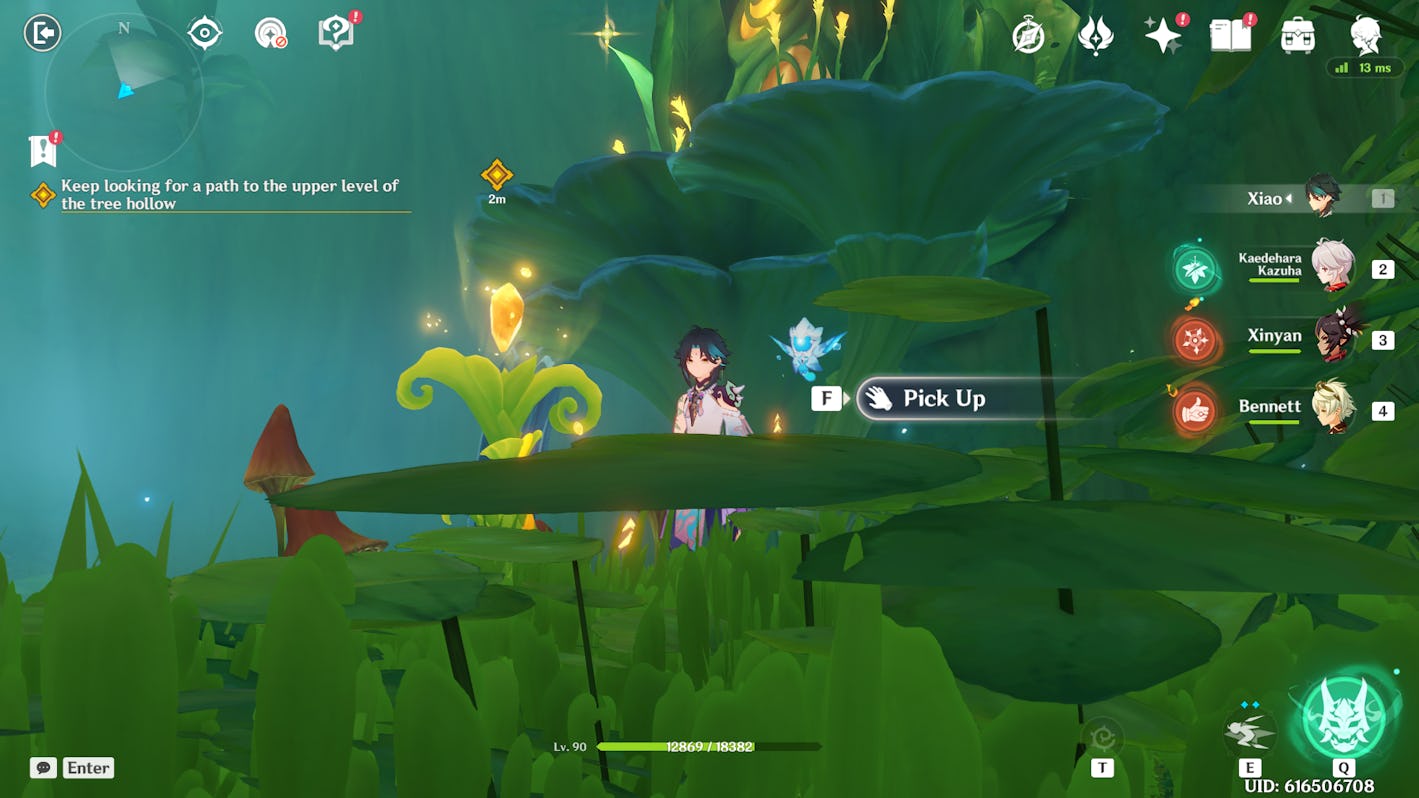Use Xiao's elemental skill icon
This screenshot has width=1419, height=798.
(x=1249, y=732)
